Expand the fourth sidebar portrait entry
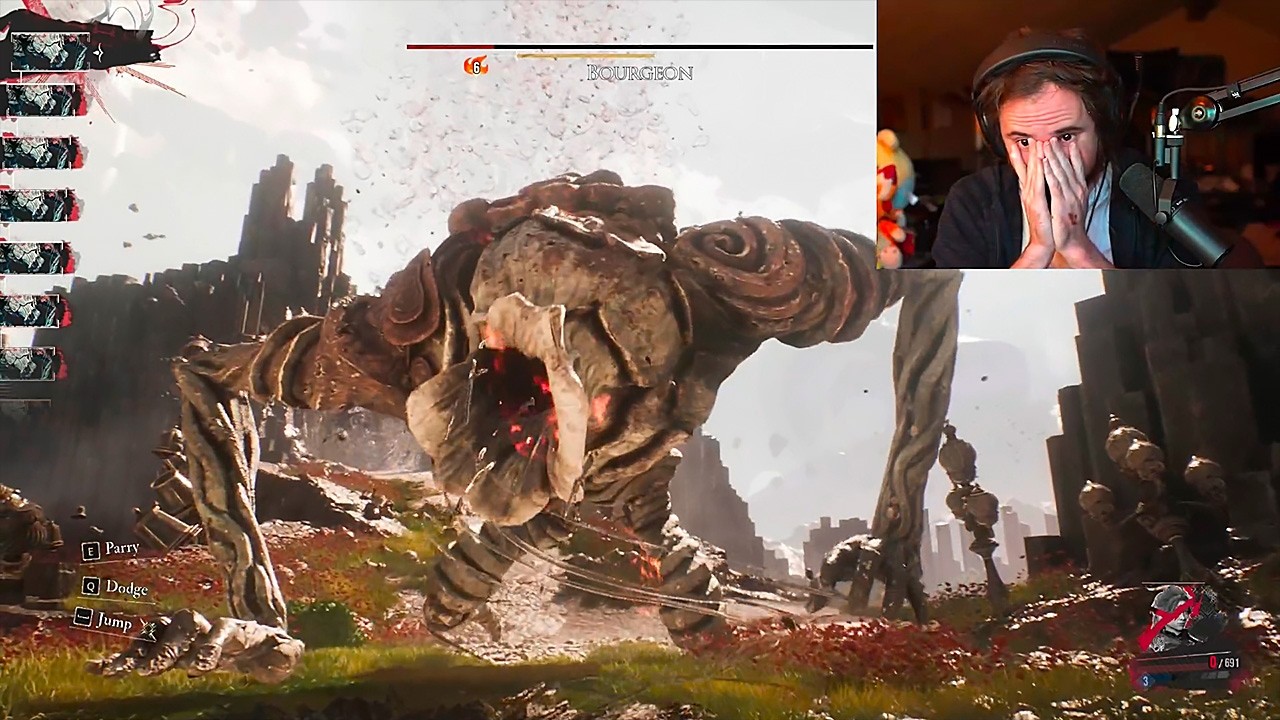This screenshot has height=720, width=1280. [38, 206]
